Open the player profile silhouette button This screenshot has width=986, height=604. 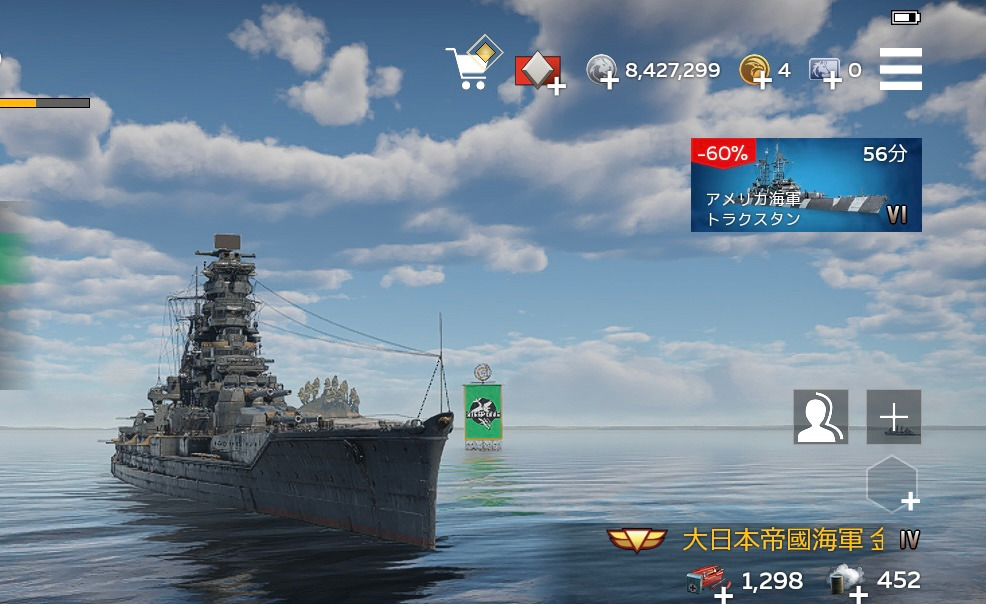[x=820, y=417]
